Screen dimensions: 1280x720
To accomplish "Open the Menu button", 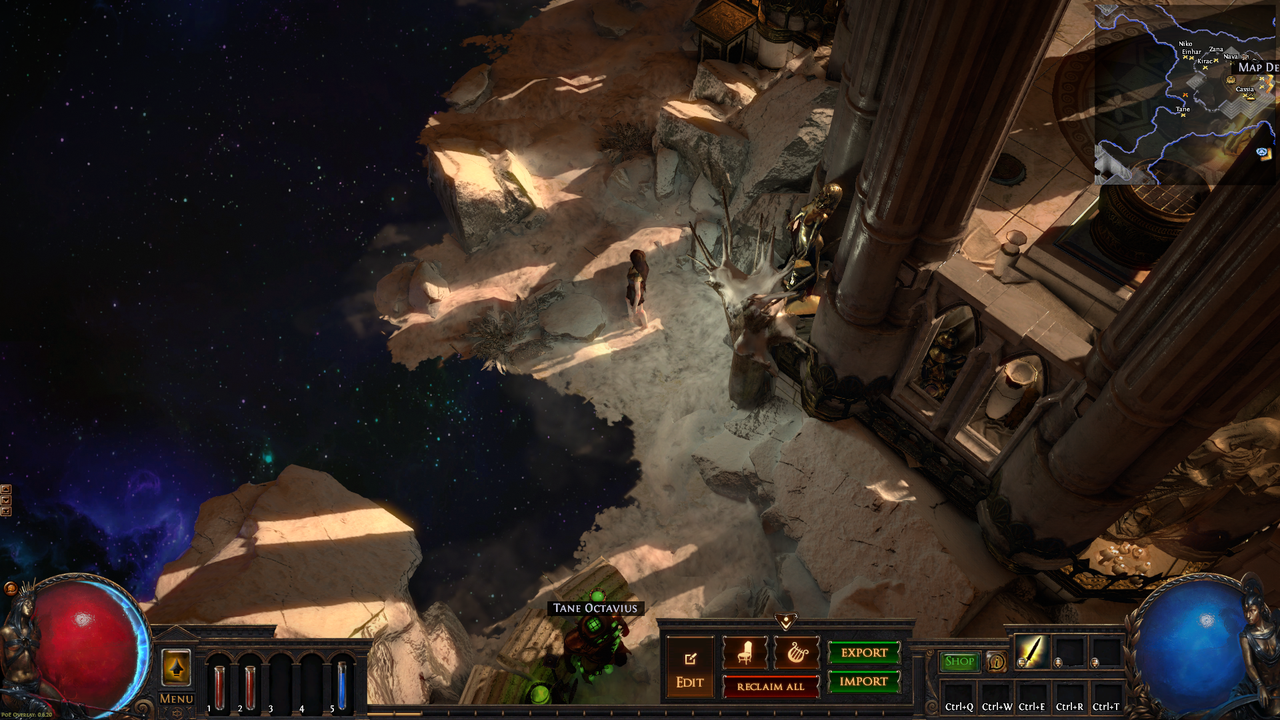I will coord(176,698).
